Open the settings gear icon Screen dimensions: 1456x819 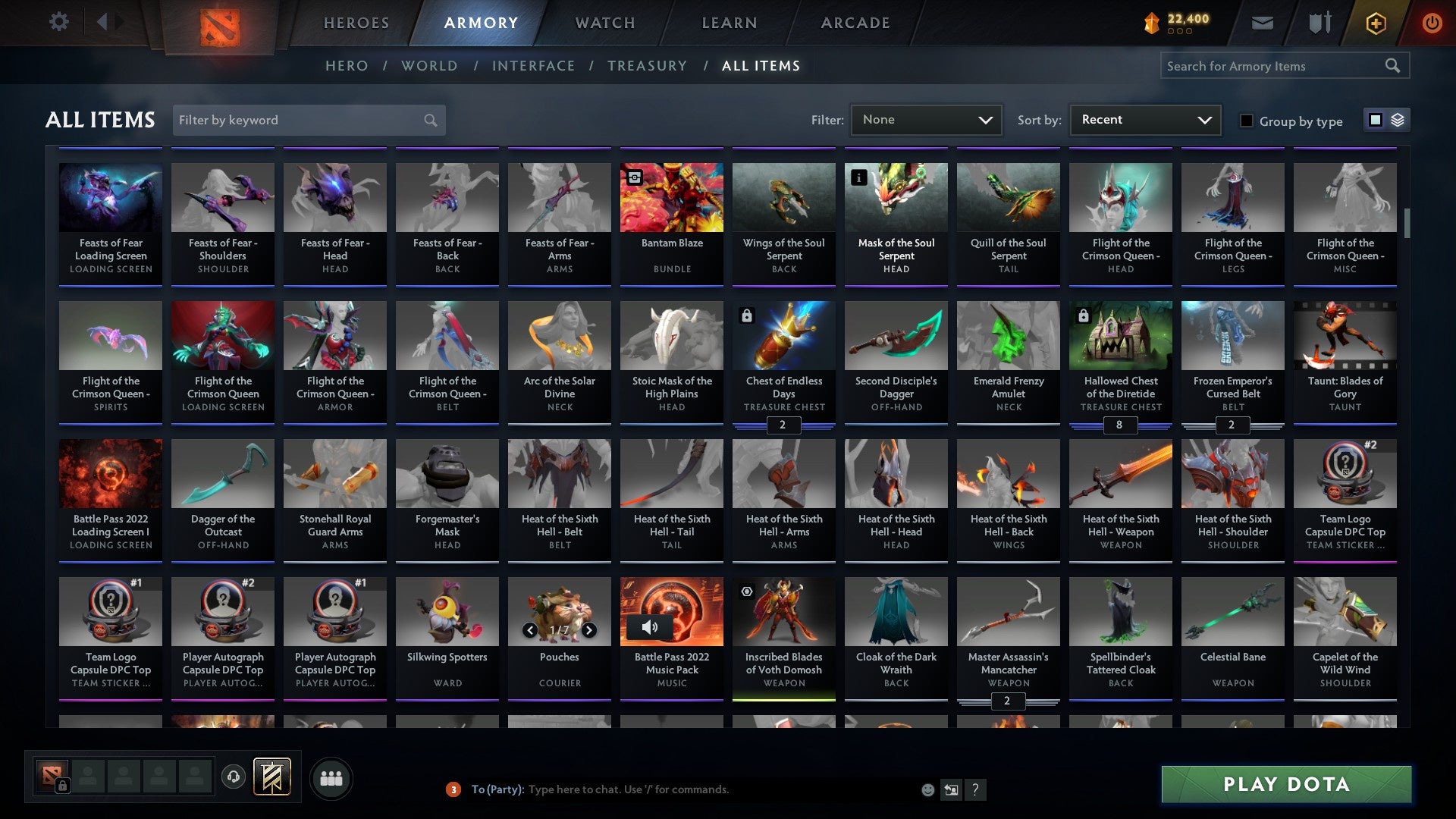(x=58, y=21)
